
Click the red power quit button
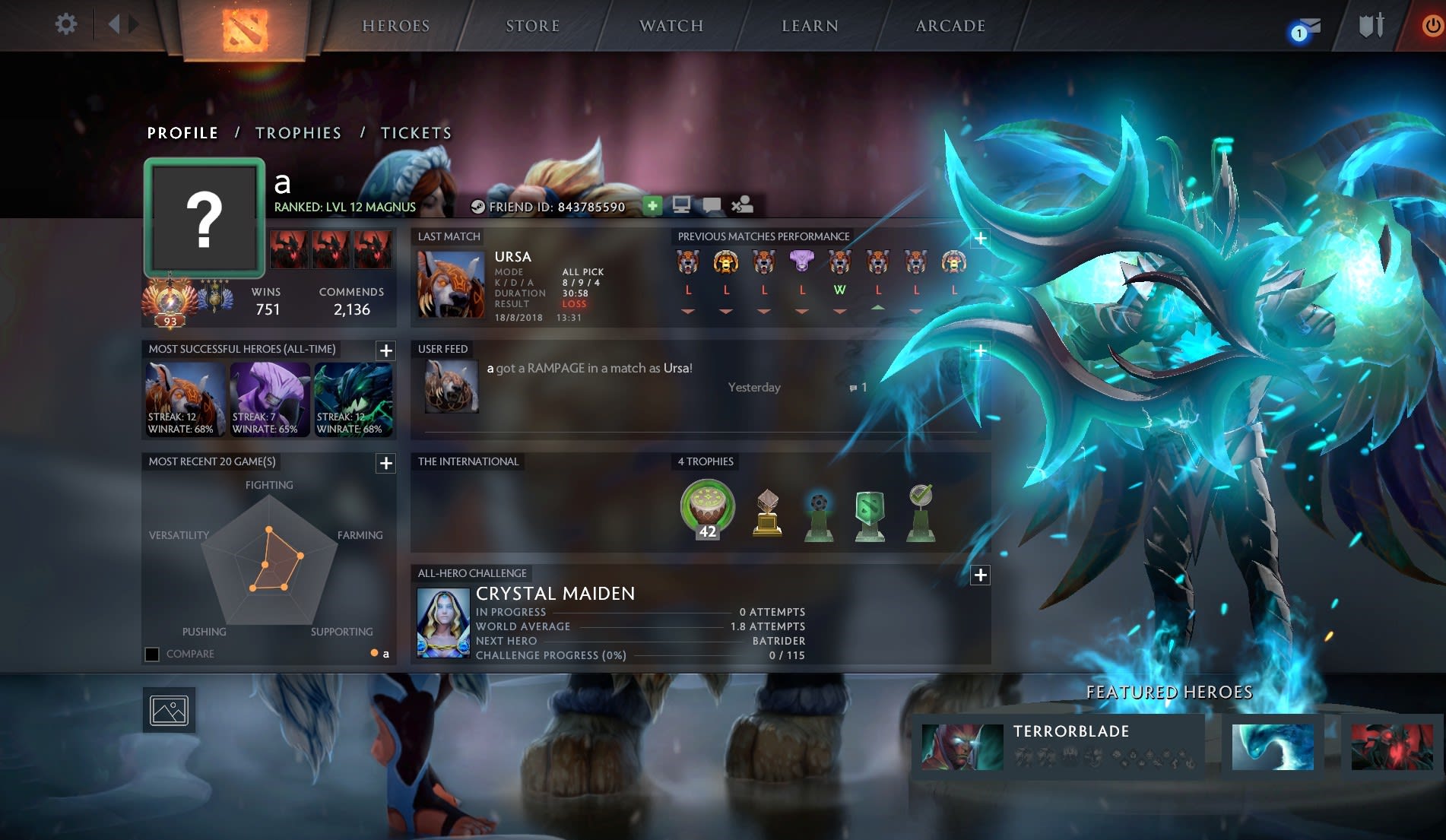click(x=1432, y=26)
